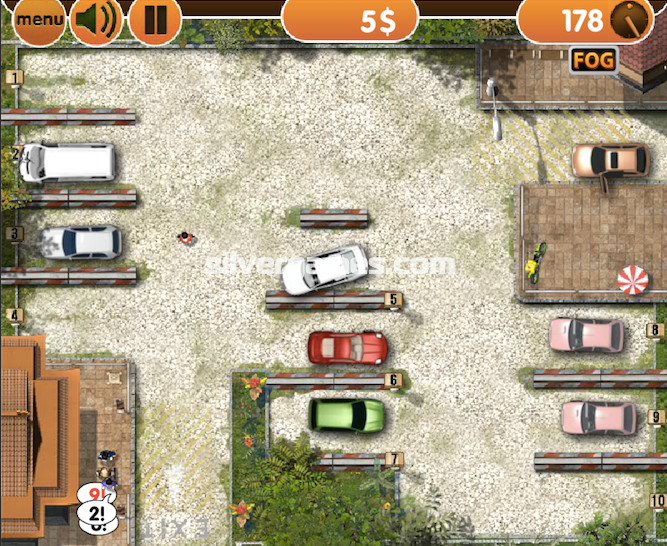Screen dimensions: 667x546
Task: Toggle the FOG button
Action: (592, 59)
